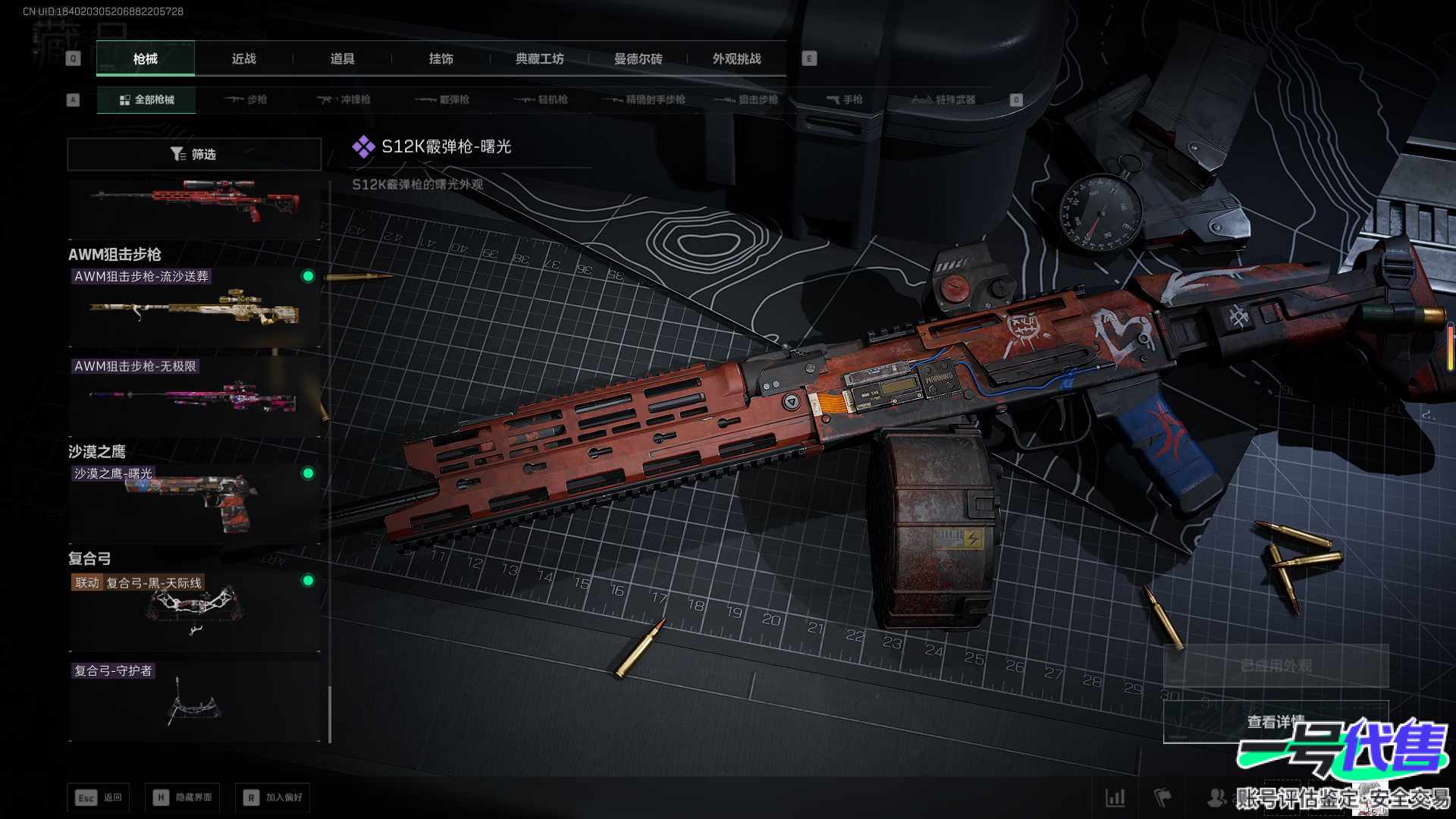Viewport: 1456px width, 819px height.
Task: Select the 挂饰 charms tab
Action: pos(441,59)
